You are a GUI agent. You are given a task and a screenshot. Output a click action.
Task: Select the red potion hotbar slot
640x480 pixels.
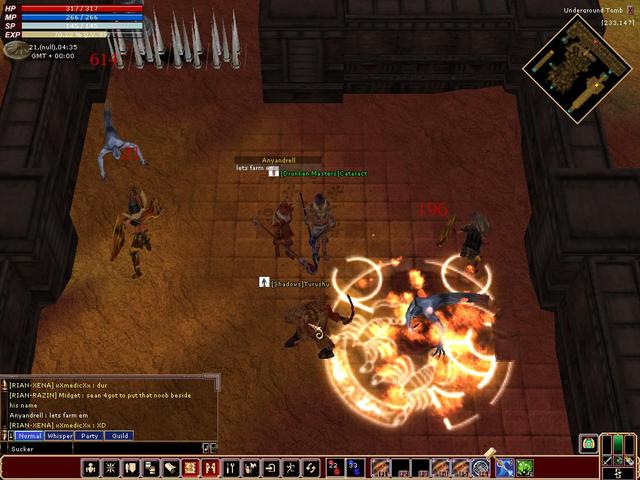332,467
